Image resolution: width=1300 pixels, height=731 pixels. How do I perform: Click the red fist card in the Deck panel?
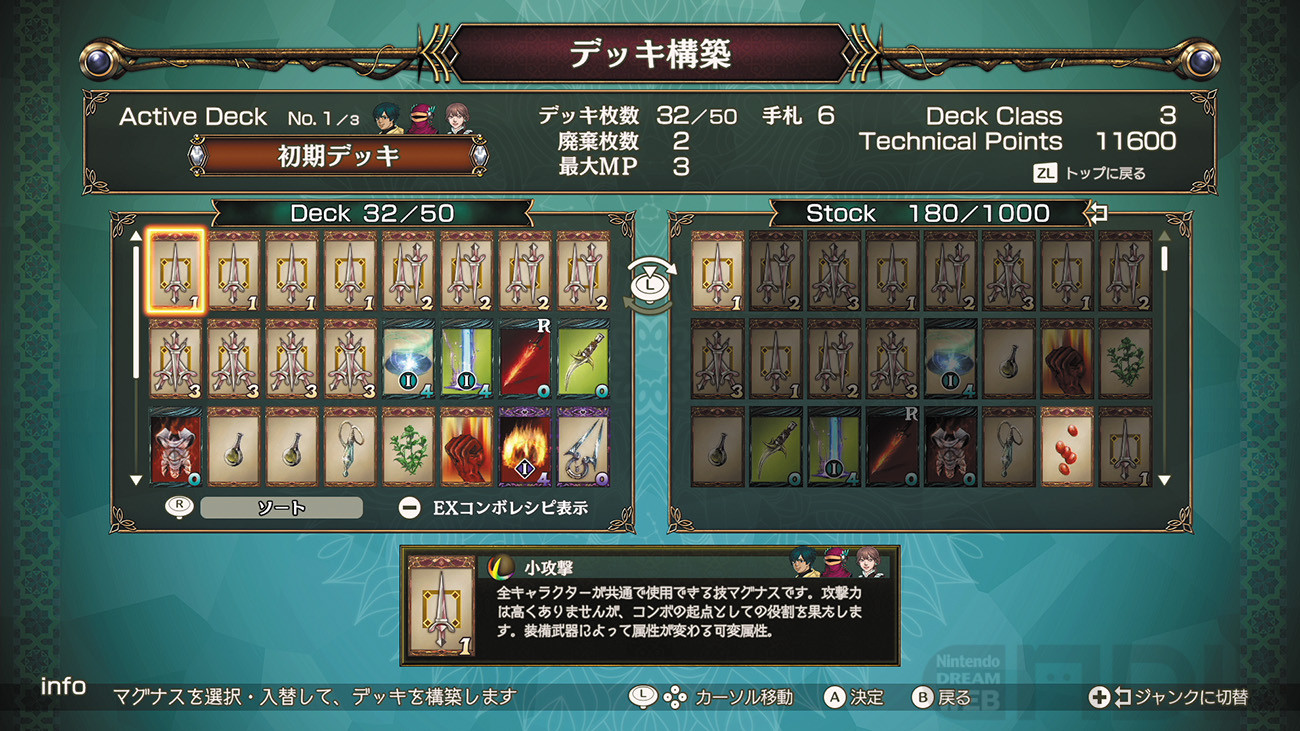(x=467, y=445)
